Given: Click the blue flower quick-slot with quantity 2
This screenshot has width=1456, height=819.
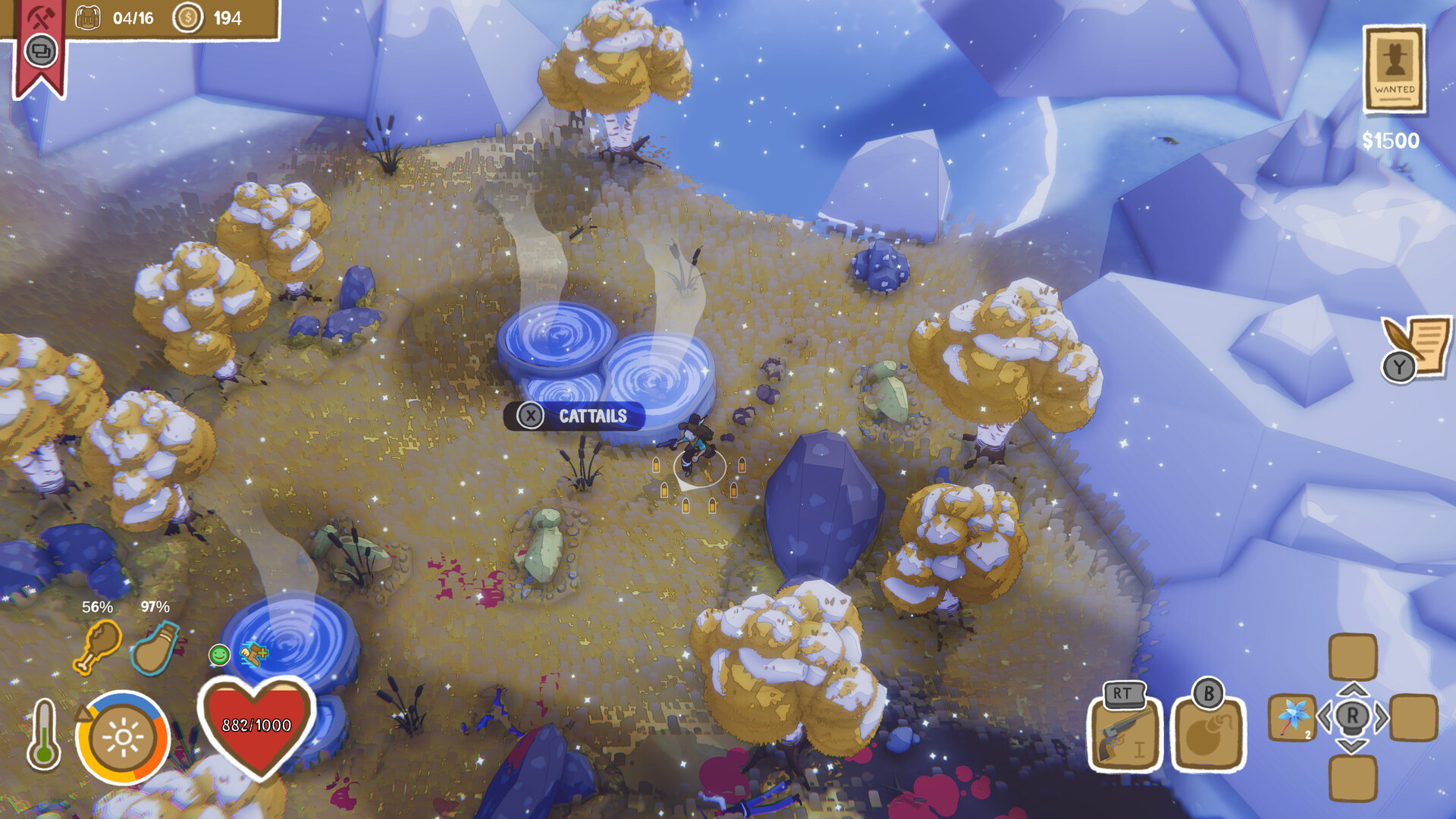Looking at the screenshot, I should (x=1292, y=716).
